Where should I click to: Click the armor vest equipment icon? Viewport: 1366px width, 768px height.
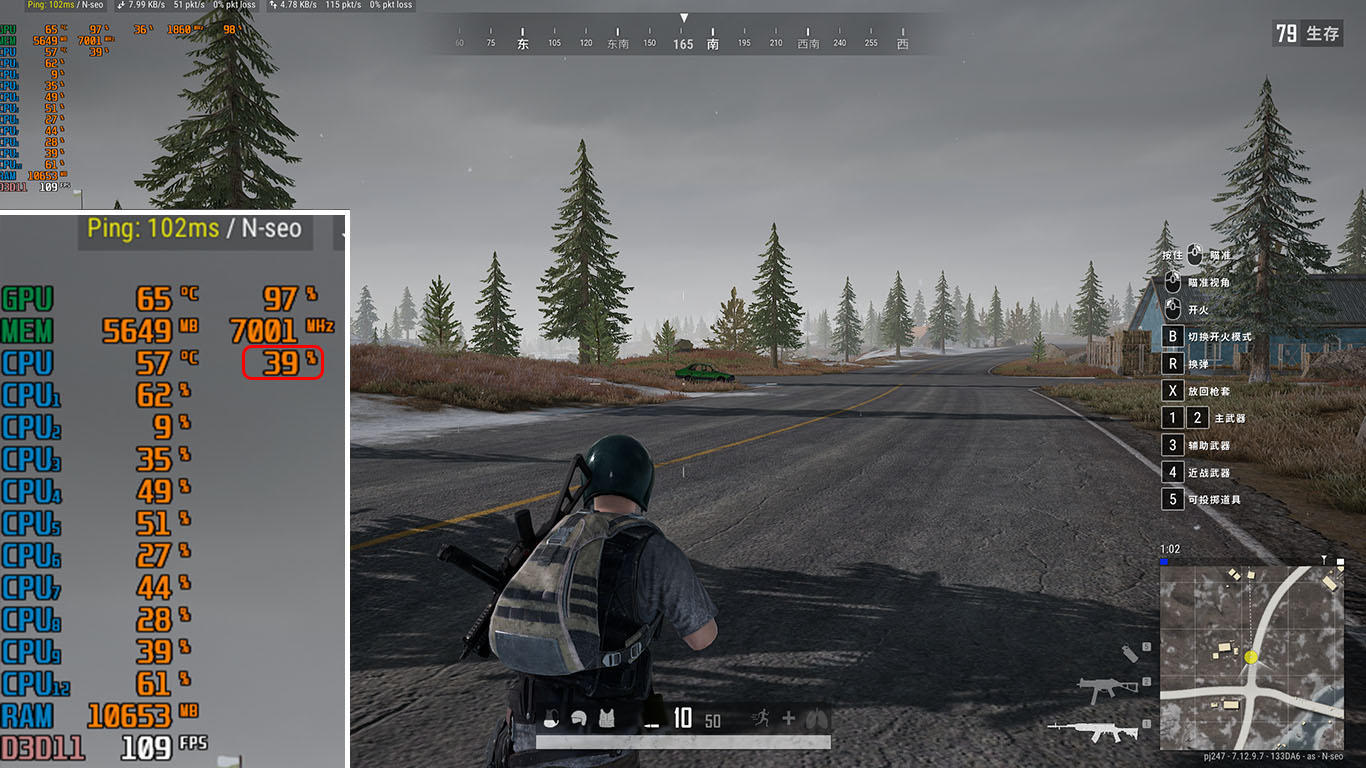606,718
